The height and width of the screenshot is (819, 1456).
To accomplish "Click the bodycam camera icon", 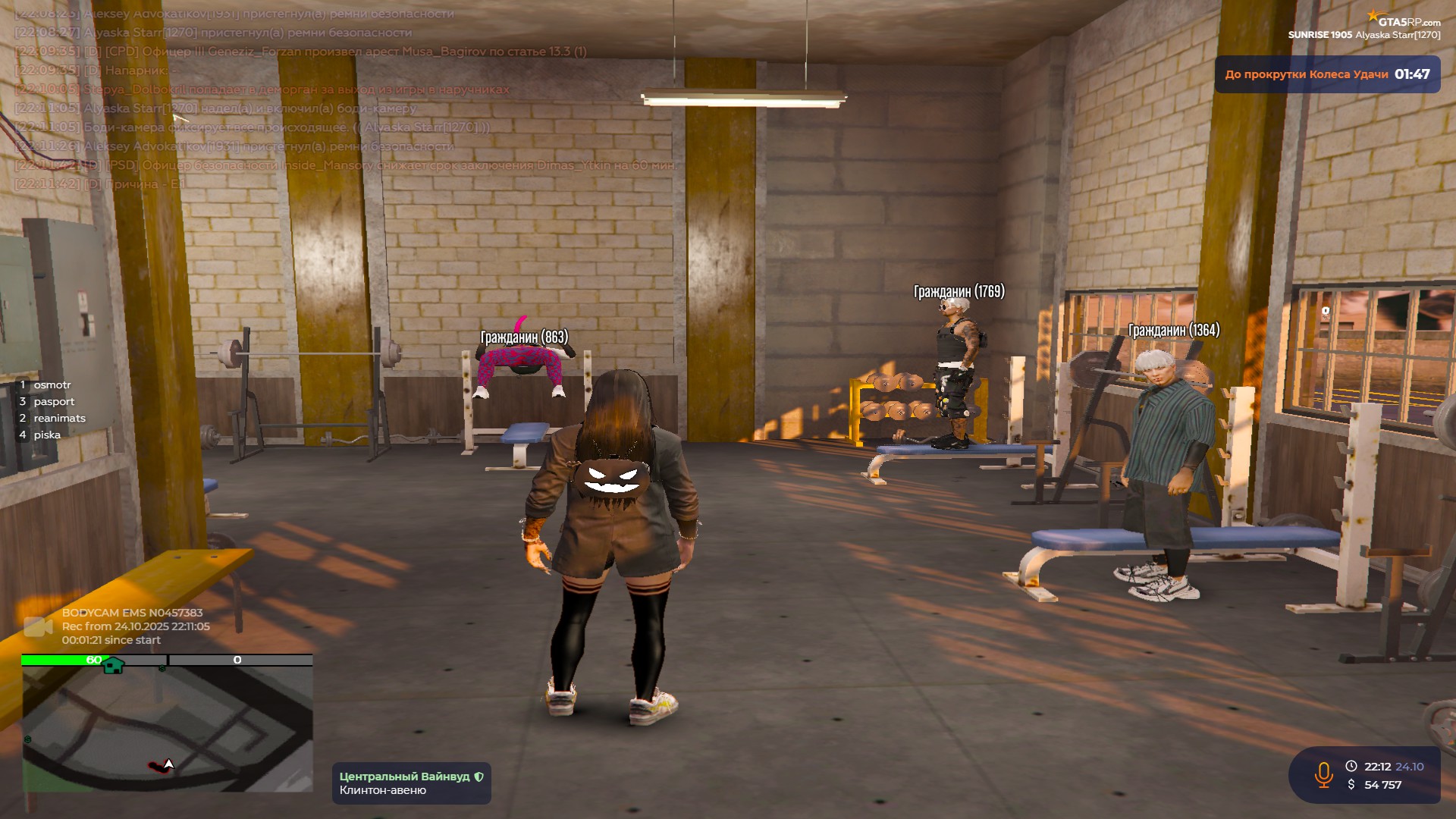I will [x=38, y=626].
